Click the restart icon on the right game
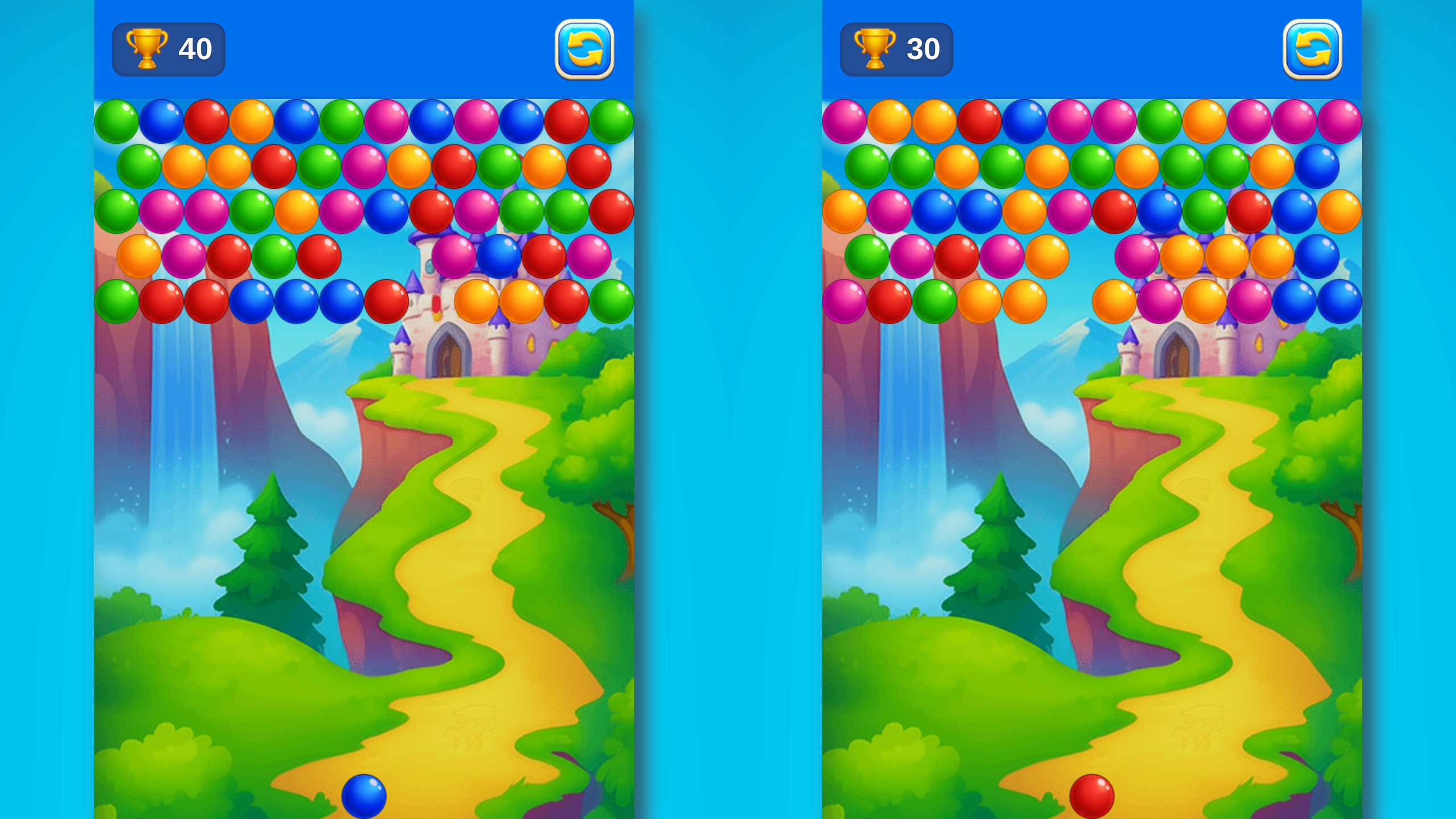The image size is (1456, 819). click(1312, 50)
